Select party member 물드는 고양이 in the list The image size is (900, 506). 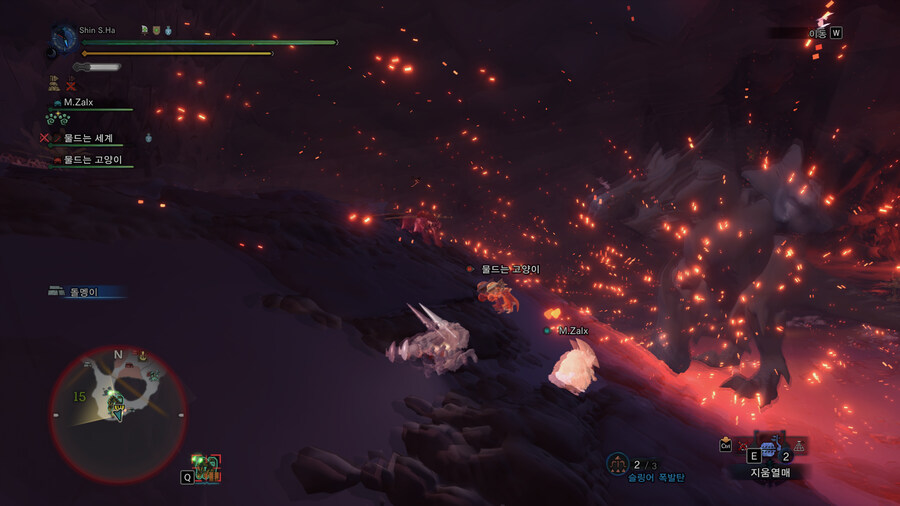(x=92, y=160)
